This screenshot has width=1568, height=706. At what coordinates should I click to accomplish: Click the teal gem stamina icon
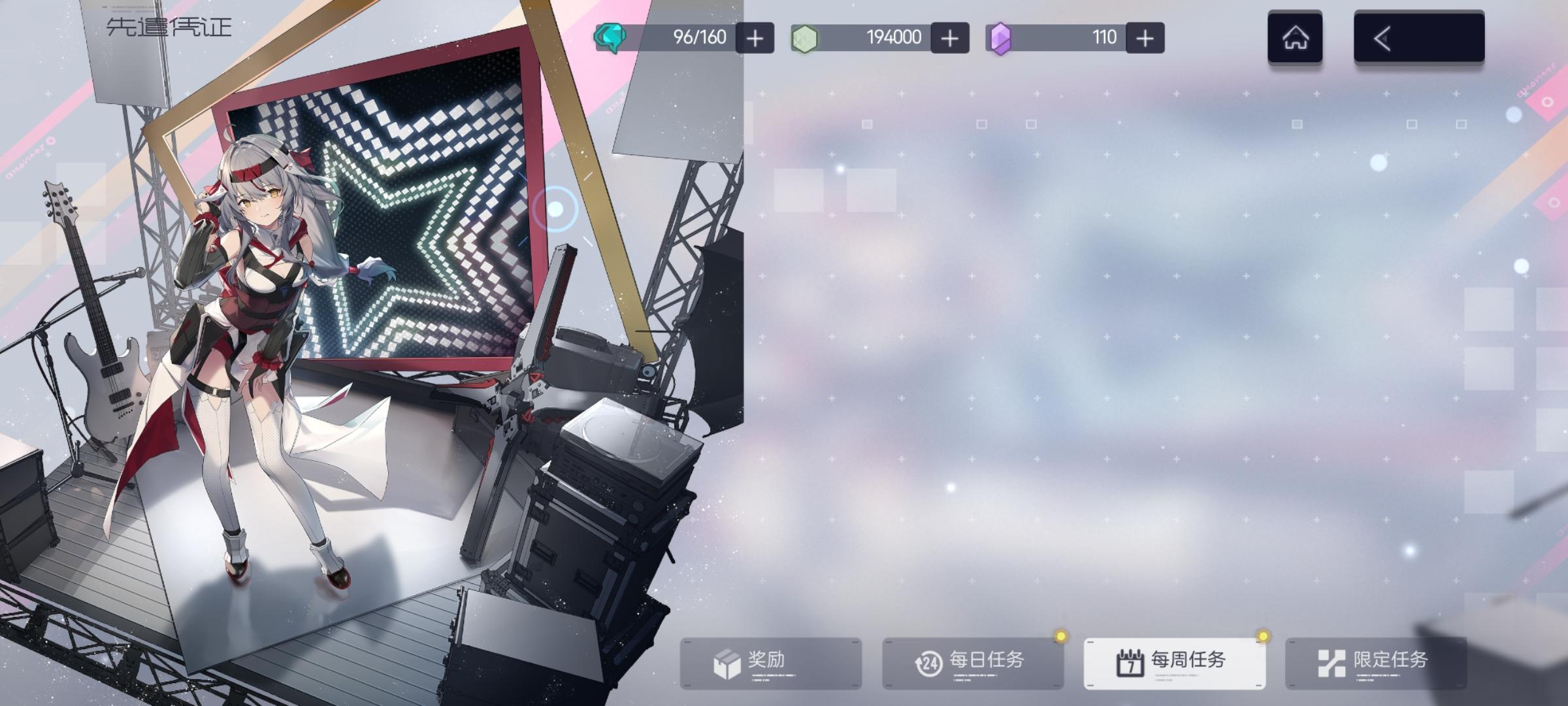(x=608, y=37)
